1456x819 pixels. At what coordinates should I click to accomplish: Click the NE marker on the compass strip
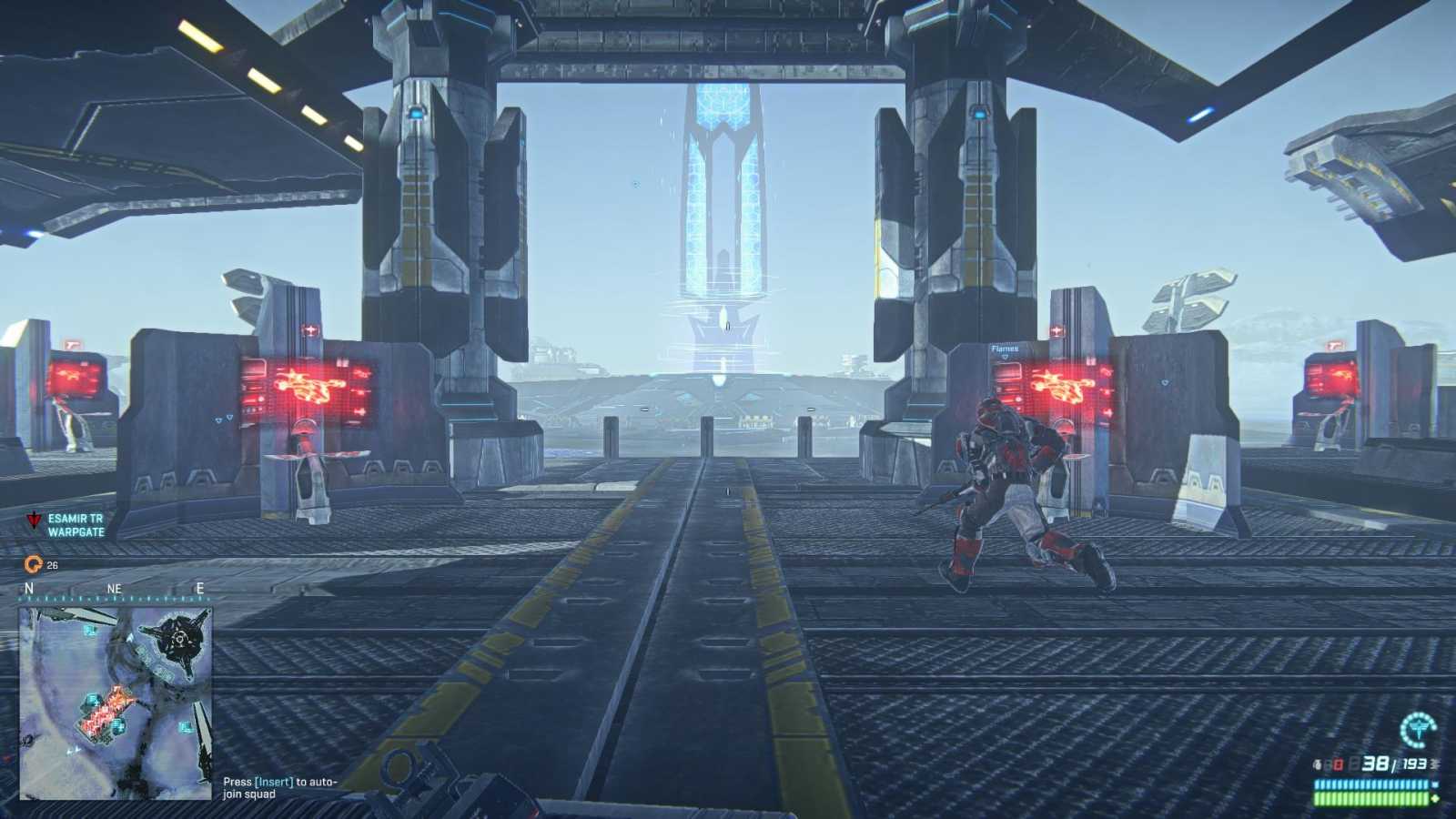(x=114, y=589)
